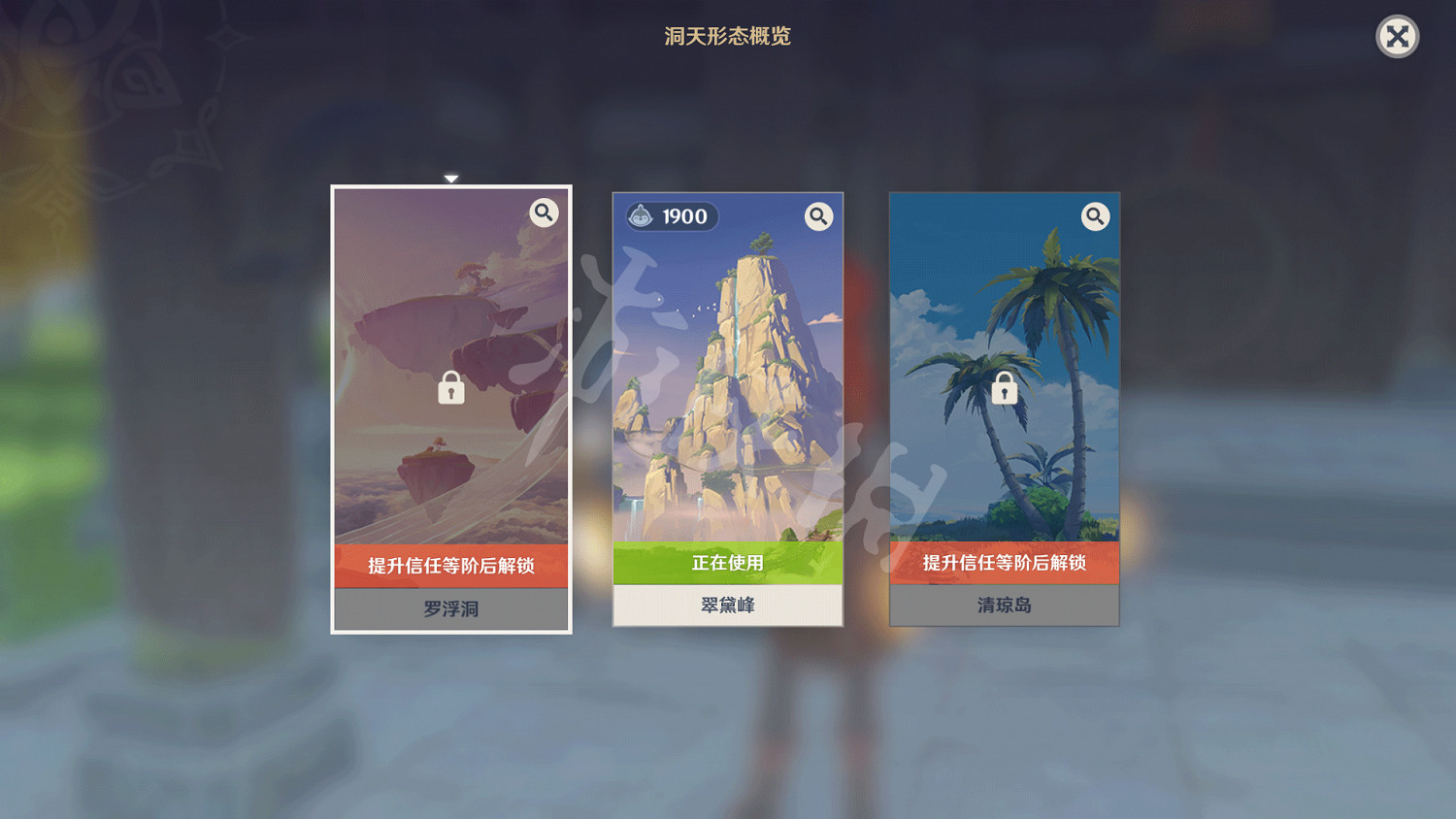Screen dimensions: 1456x819
Task: Click the green 正在使用 banner
Action: 728,562
